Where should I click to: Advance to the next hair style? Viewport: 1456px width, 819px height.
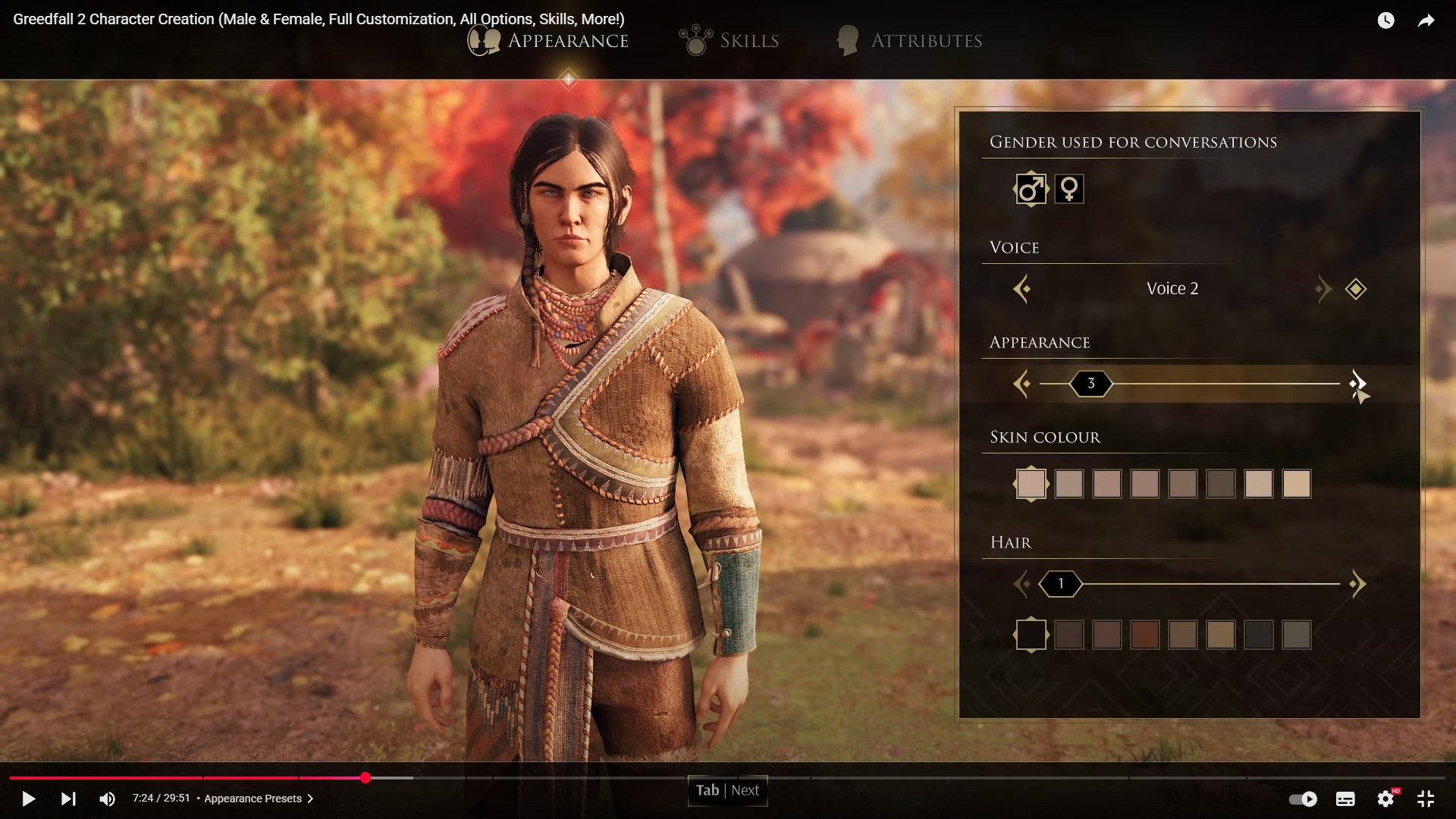1357,584
